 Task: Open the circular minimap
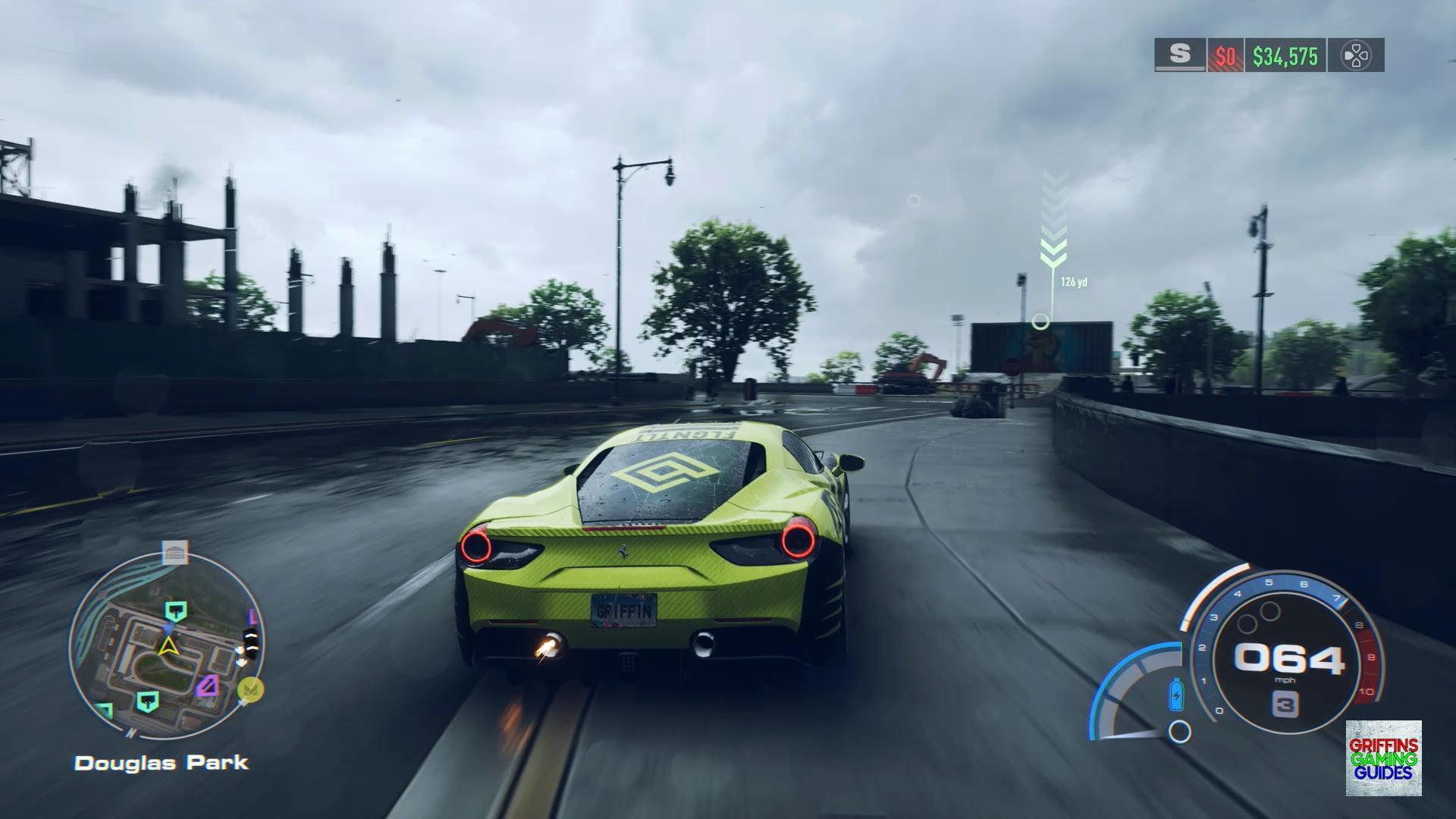coord(166,646)
